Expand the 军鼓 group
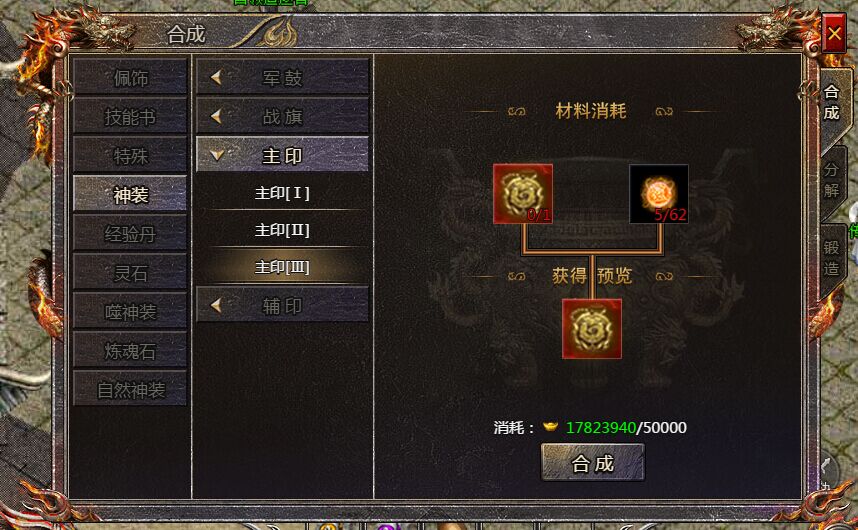The image size is (858, 530). coord(282,78)
